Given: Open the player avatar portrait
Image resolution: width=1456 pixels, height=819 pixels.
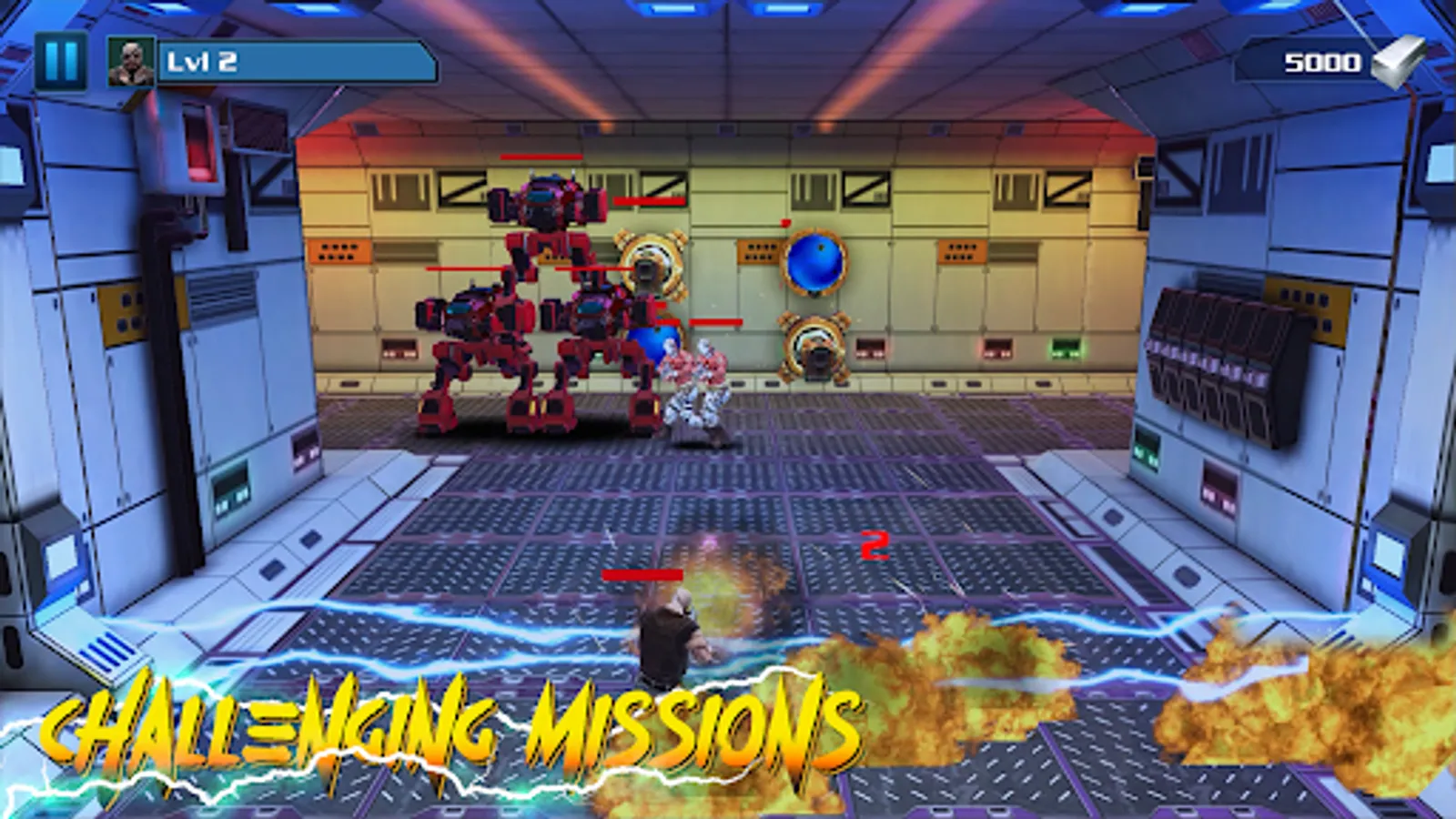Looking at the screenshot, I should pyautogui.click(x=131, y=61).
